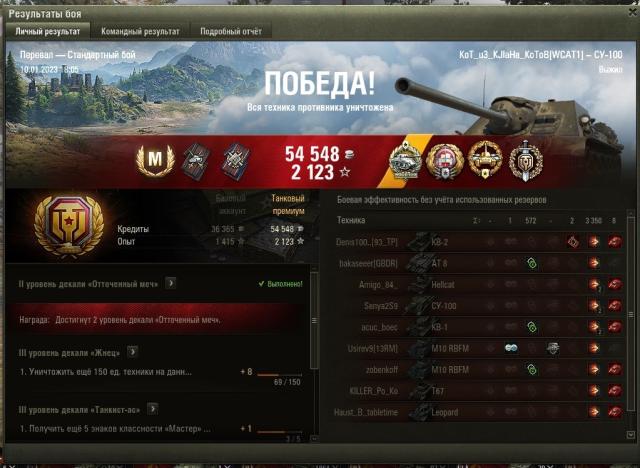Select the «Личный результат» tab
The width and height of the screenshot is (640, 468).
coord(47,31)
